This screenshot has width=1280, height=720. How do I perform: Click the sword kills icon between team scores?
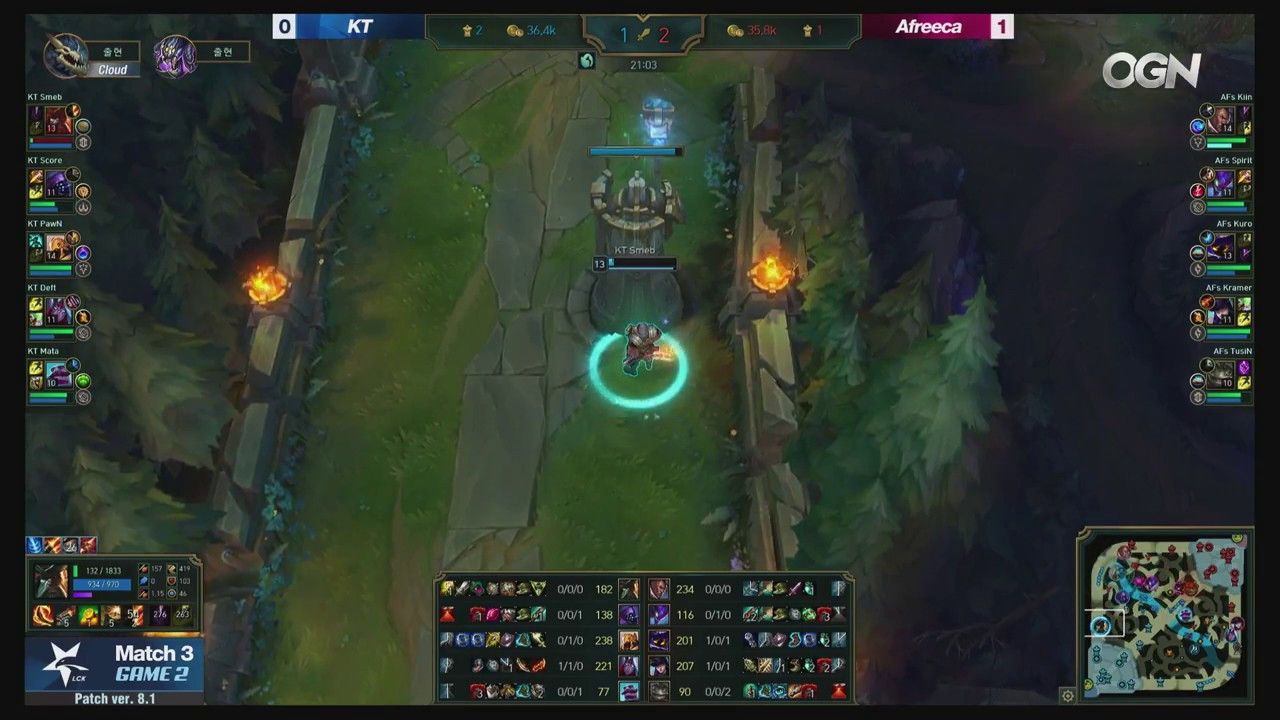click(x=641, y=34)
